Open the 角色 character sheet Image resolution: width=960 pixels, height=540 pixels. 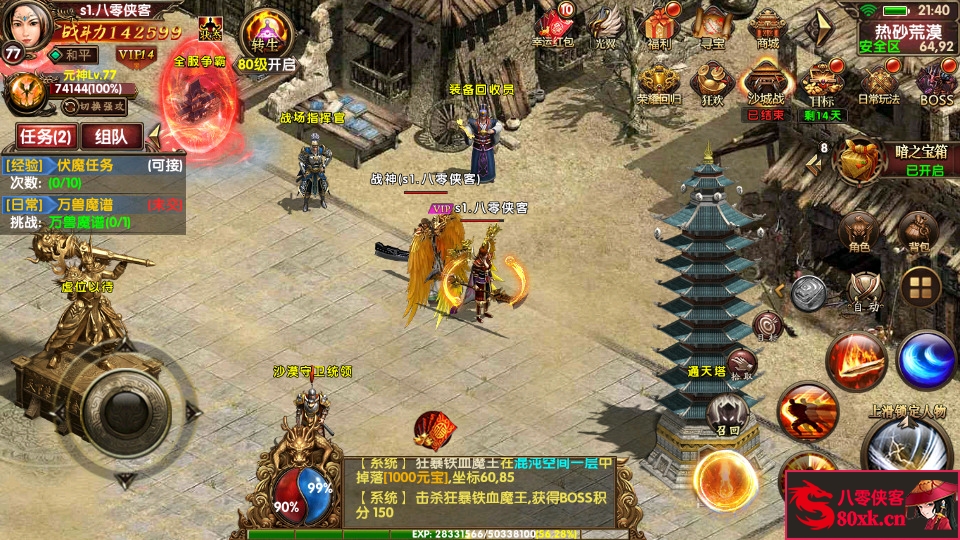859,232
